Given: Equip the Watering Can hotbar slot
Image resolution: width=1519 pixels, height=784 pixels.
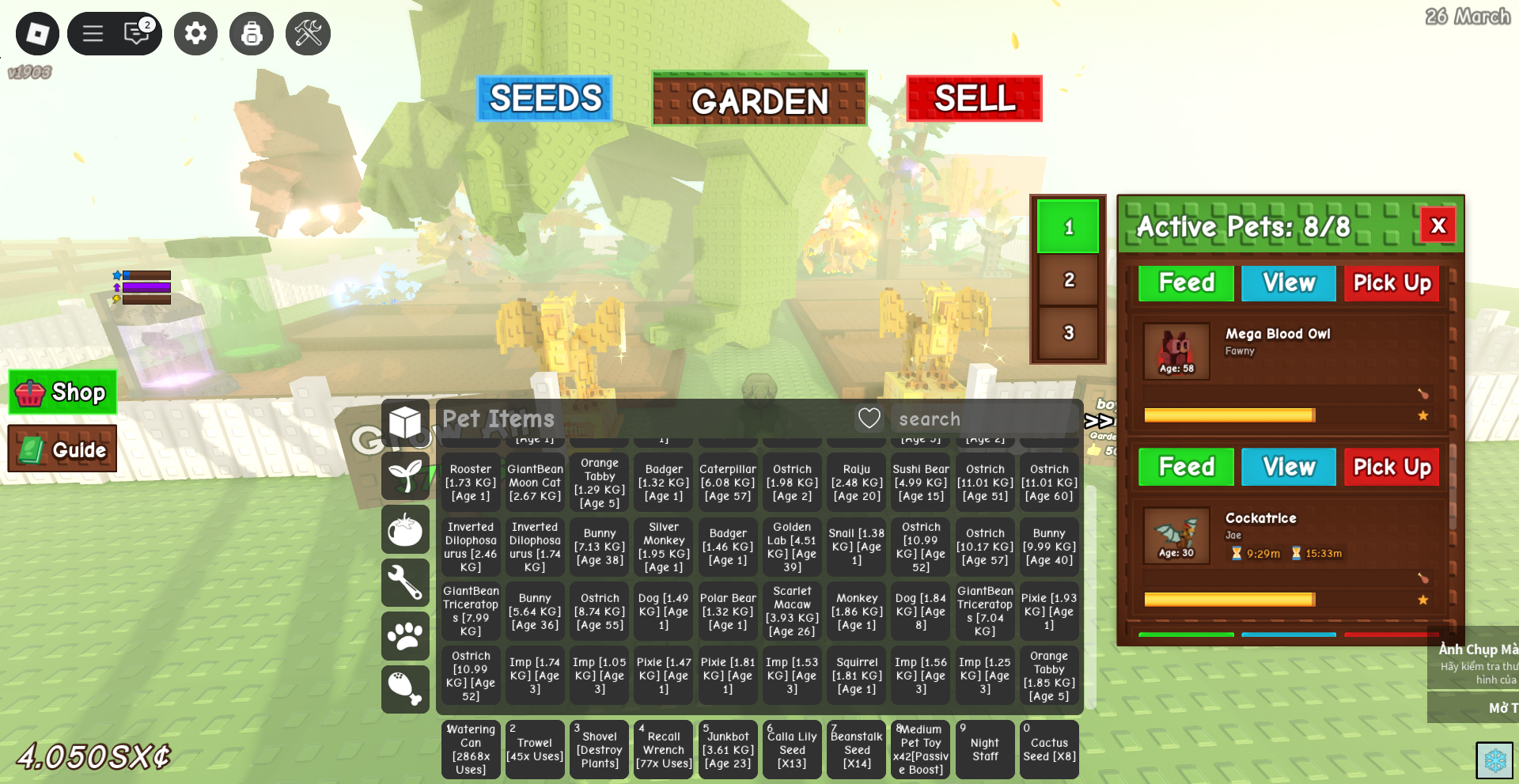Looking at the screenshot, I should point(471,749).
